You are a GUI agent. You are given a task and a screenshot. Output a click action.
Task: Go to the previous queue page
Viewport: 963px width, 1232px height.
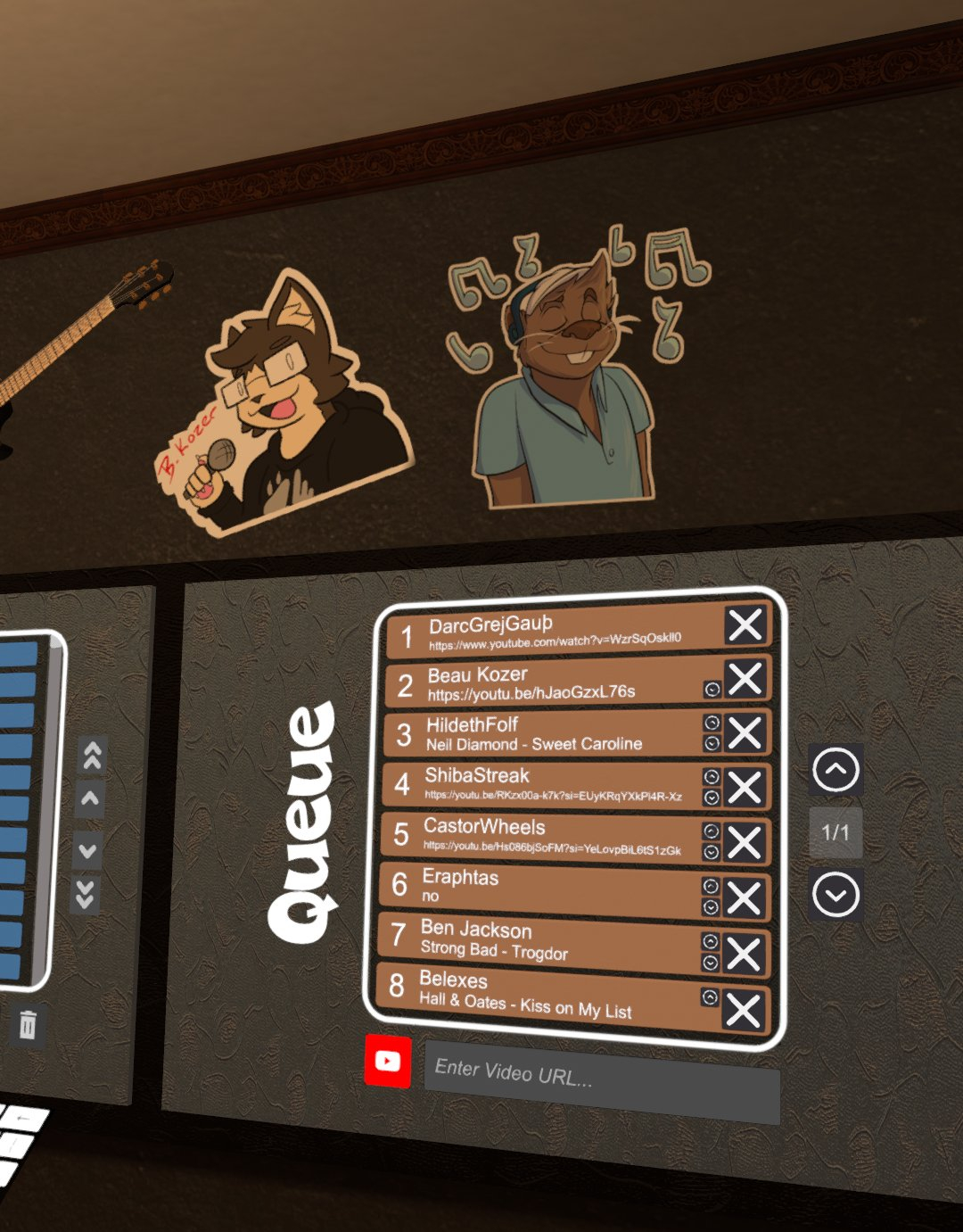tap(835, 770)
